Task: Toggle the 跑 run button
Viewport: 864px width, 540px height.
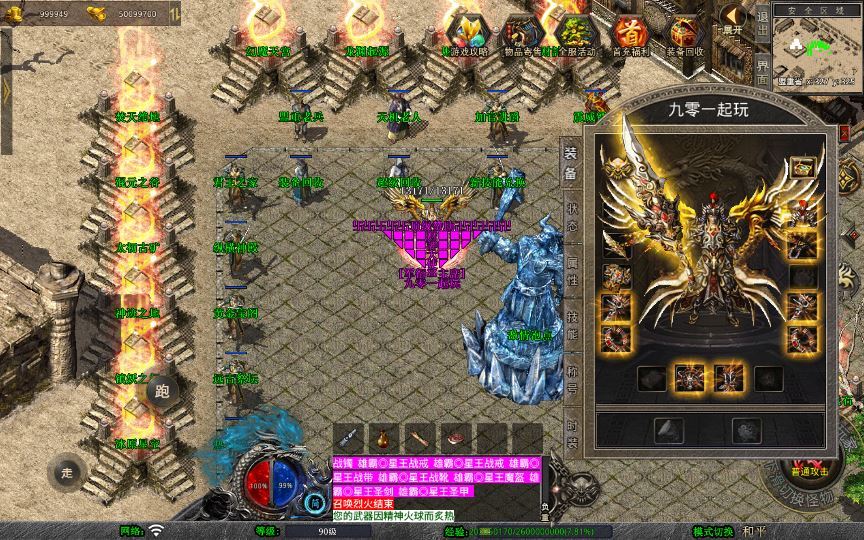Action: pyautogui.click(x=163, y=391)
